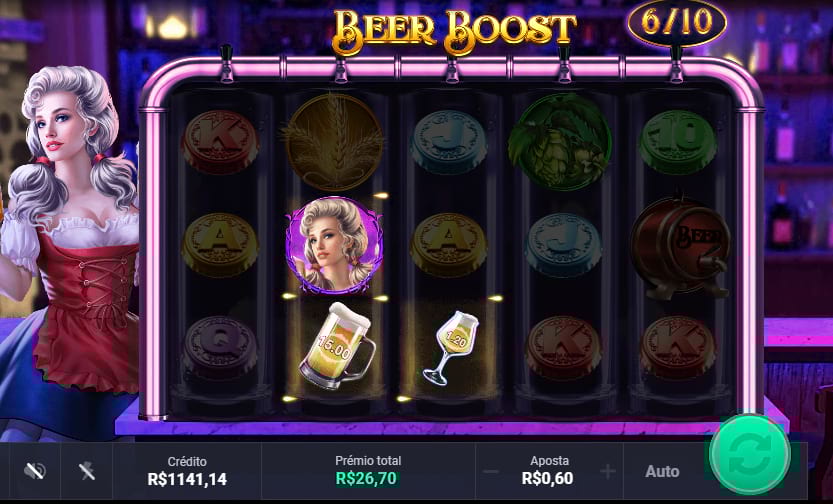Spin the reels with the green button
833x504 pixels.
750,456
